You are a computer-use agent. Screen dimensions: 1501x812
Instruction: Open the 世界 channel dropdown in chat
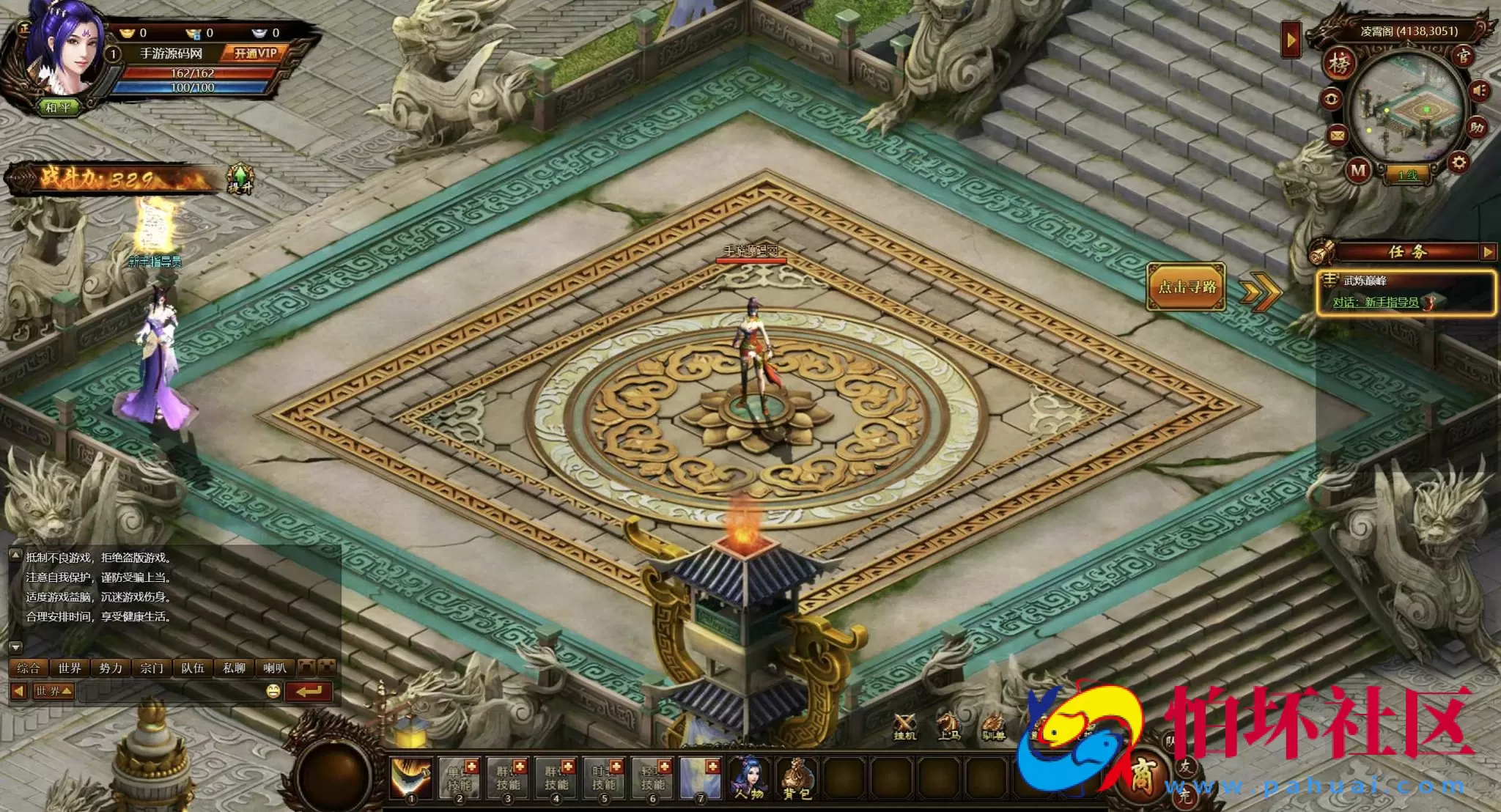[53, 690]
